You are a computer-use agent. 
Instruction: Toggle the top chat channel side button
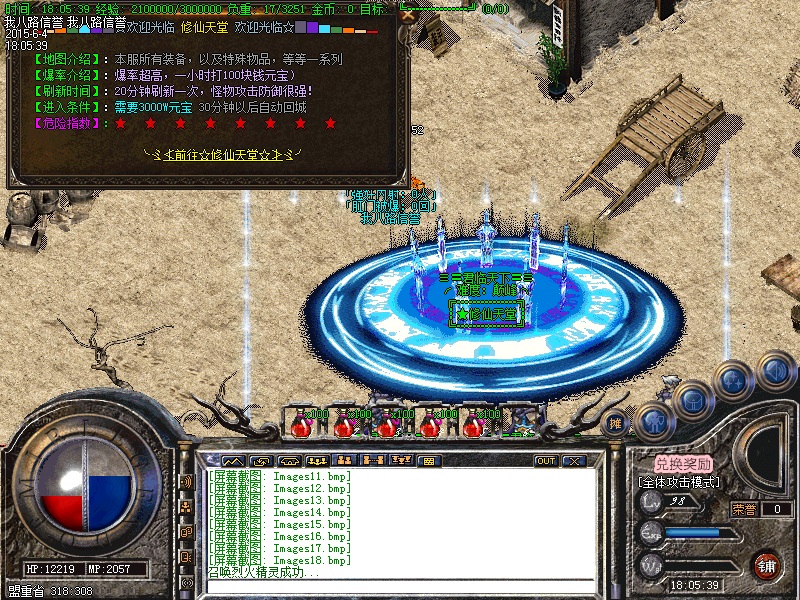(187, 481)
